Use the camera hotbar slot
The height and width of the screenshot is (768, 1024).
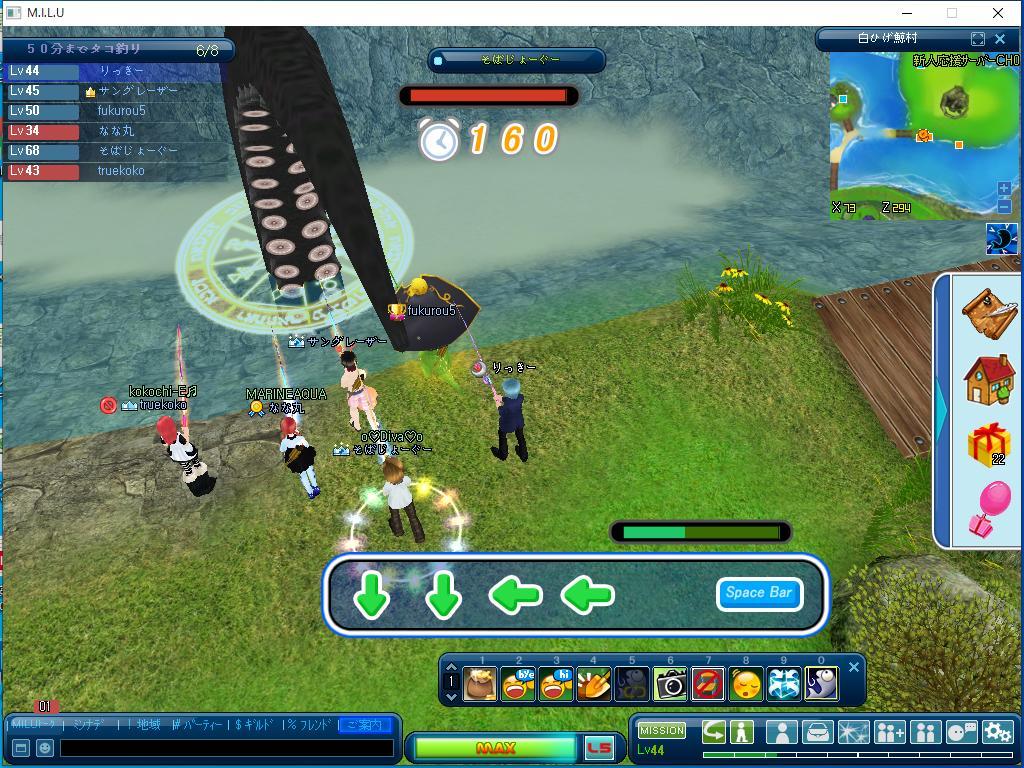(670, 684)
